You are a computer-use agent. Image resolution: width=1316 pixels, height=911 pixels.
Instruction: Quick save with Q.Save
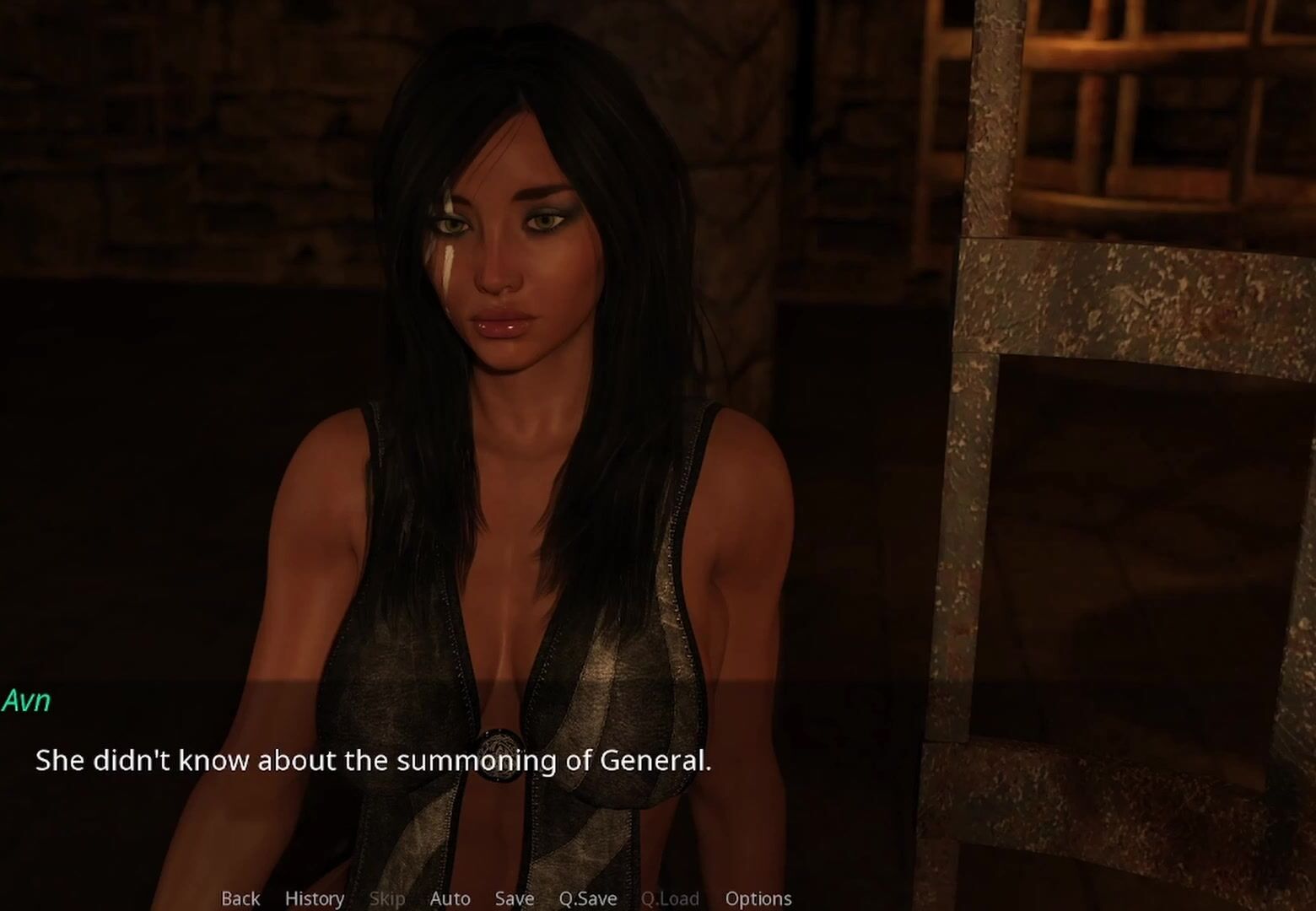coord(587,898)
